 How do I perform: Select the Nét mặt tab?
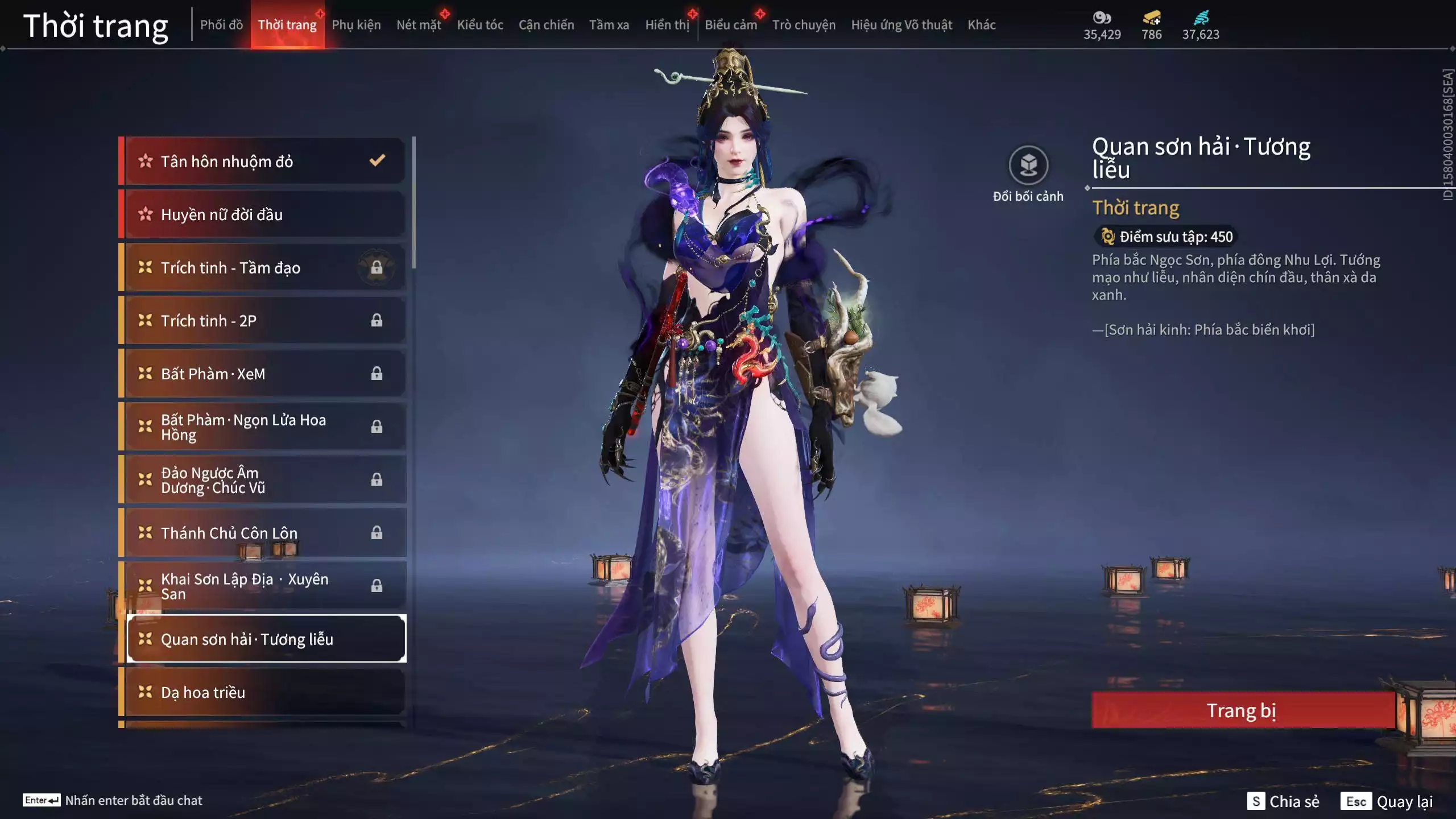point(419,25)
